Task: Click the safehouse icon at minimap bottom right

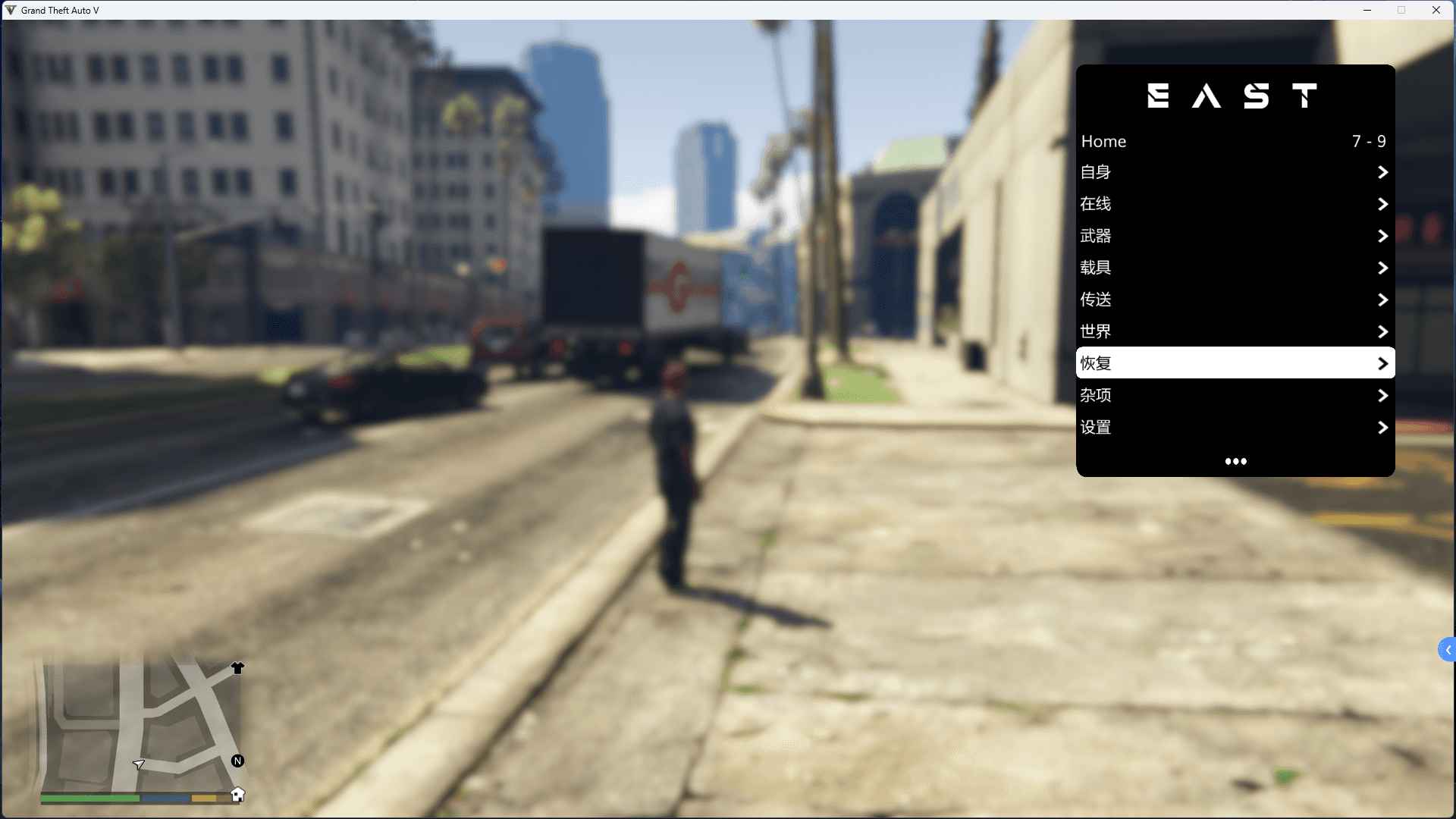Action: (238, 795)
